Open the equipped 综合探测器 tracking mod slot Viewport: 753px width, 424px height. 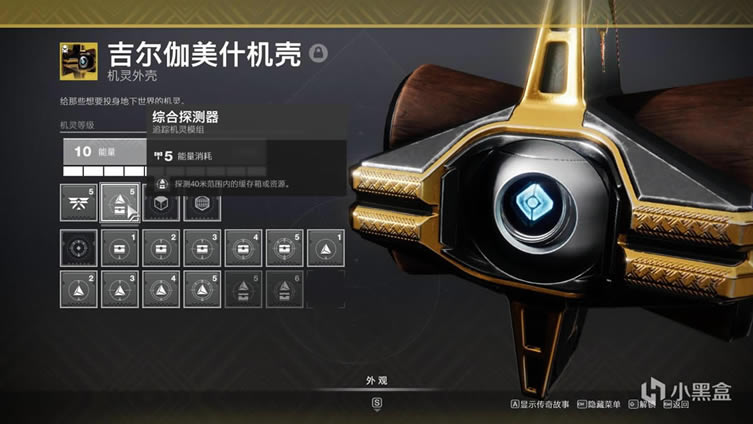(x=119, y=206)
